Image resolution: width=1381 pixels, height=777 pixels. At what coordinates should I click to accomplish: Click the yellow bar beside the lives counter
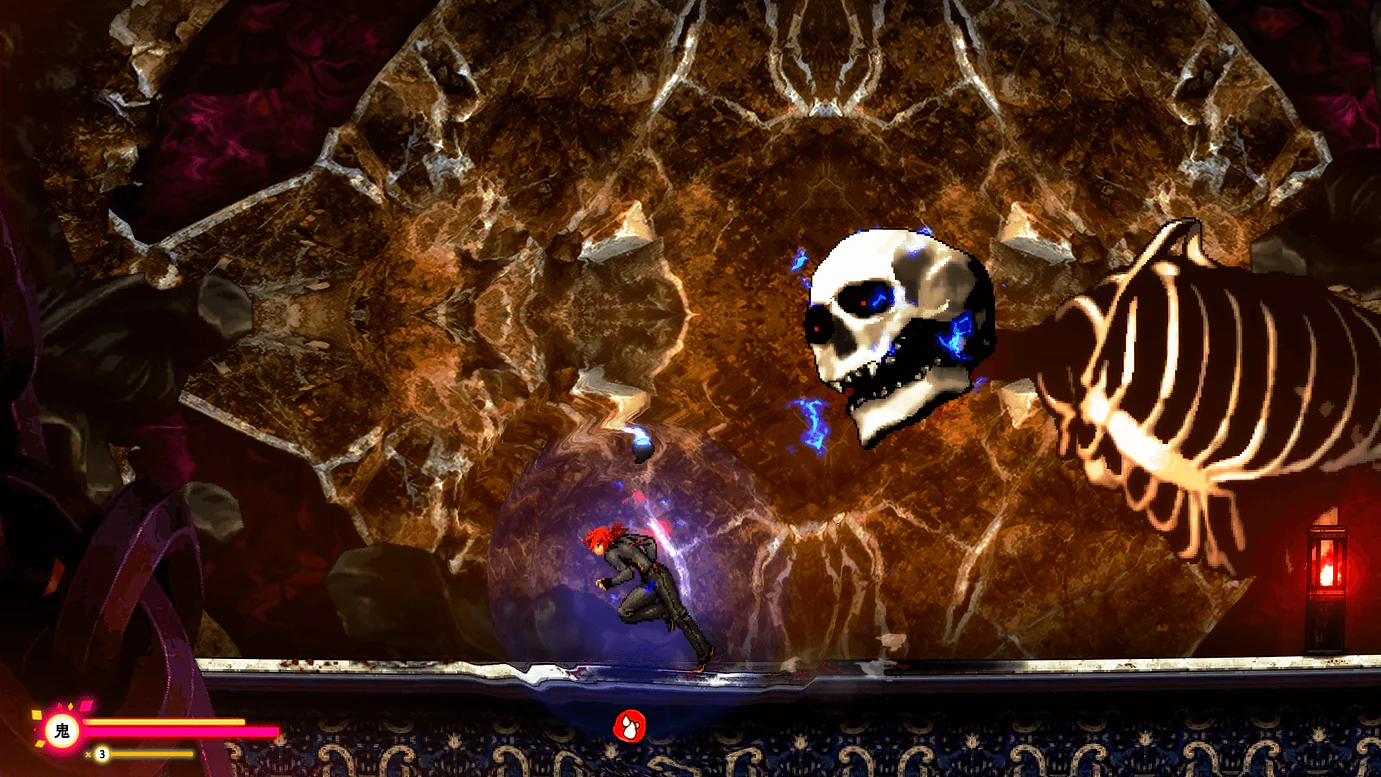152,754
